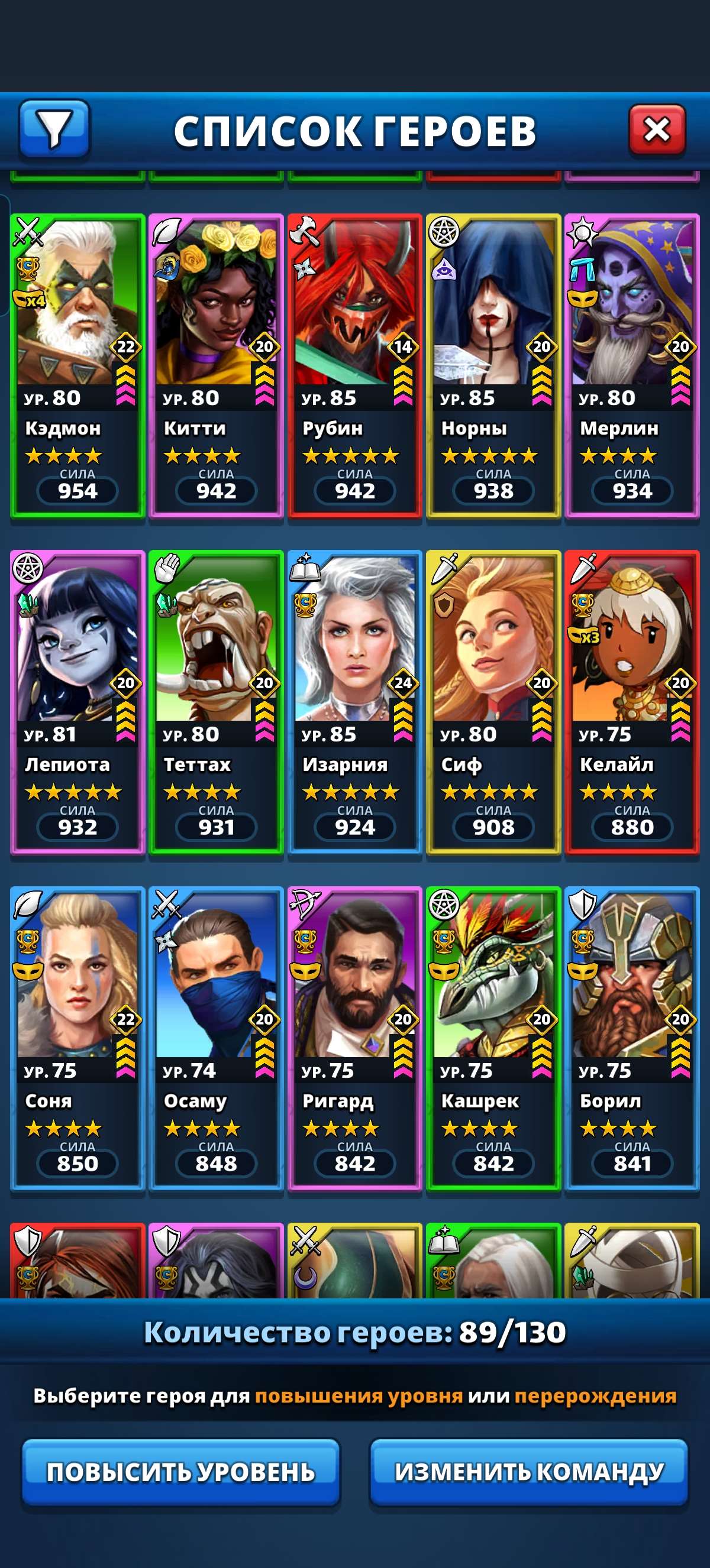
Task: Select the Келайл hero card
Action: [632, 702]
